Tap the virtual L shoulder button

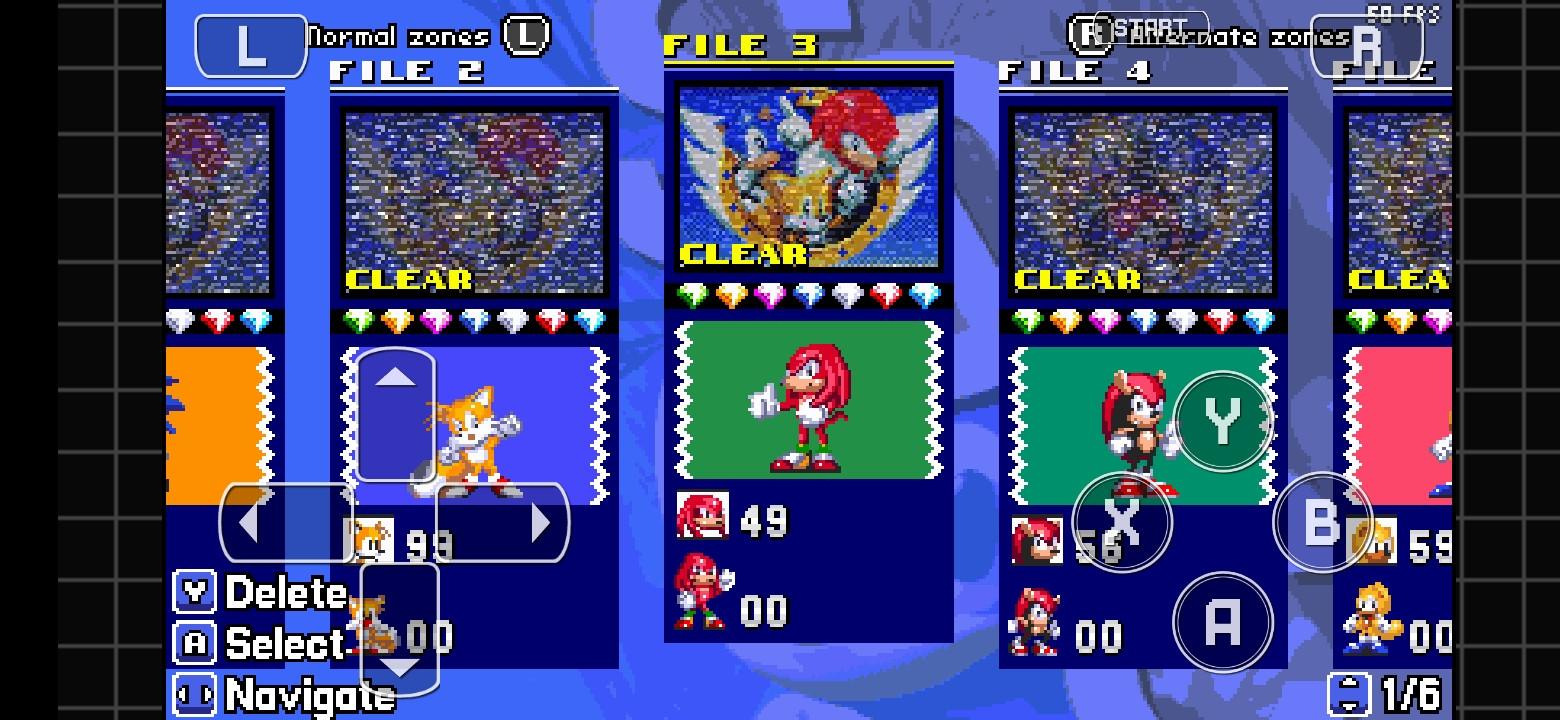tap(250, 44)
